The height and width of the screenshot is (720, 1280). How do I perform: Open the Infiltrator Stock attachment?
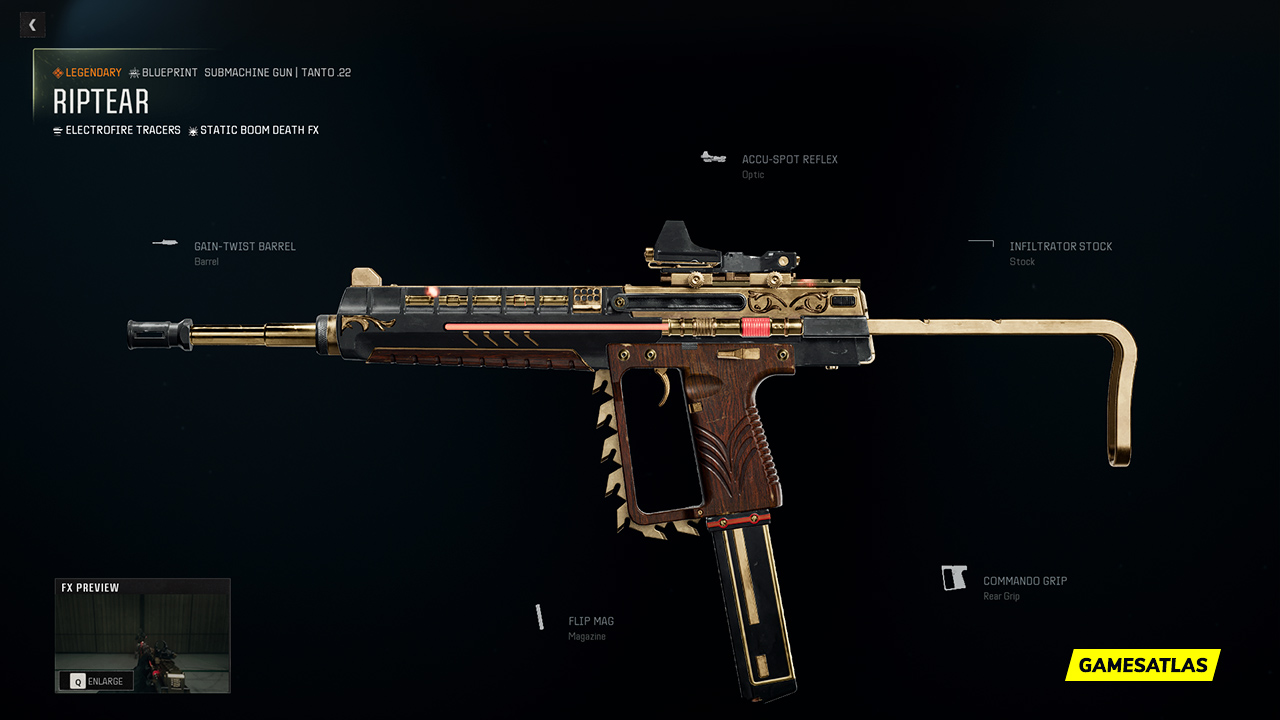(x=1060, y=247)
